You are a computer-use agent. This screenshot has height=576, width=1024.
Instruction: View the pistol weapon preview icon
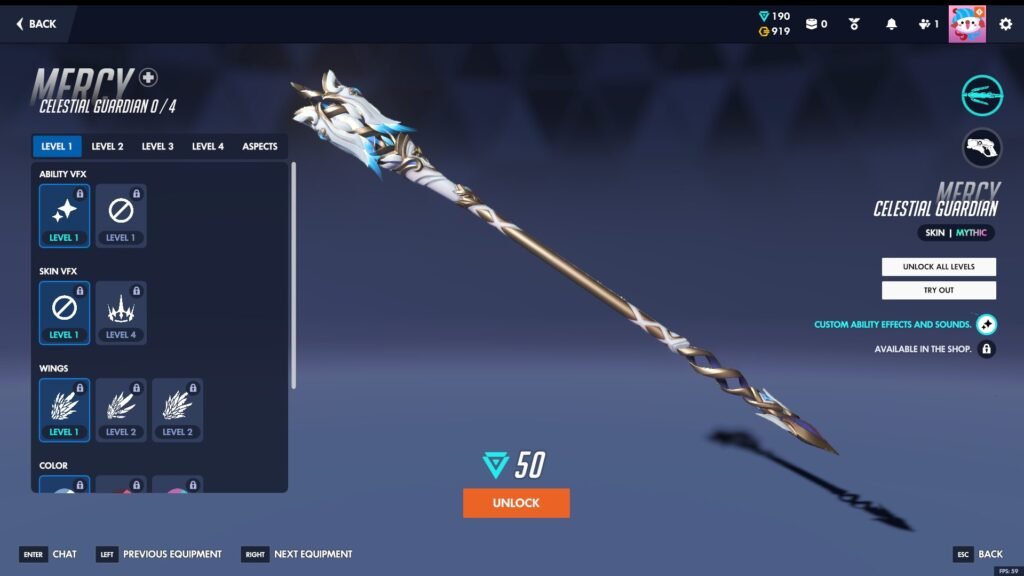pos(982,148)
